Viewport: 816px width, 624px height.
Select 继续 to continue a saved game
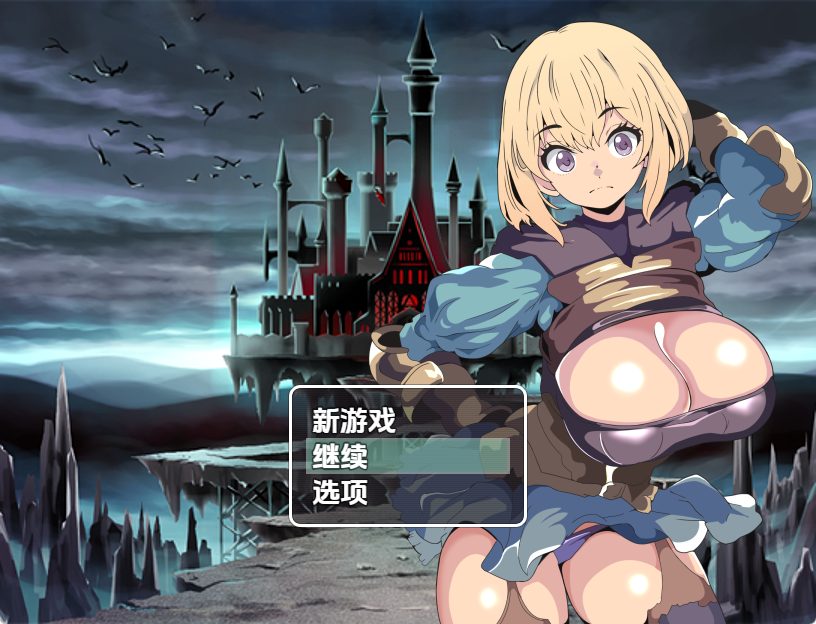[x=340, y=456]
